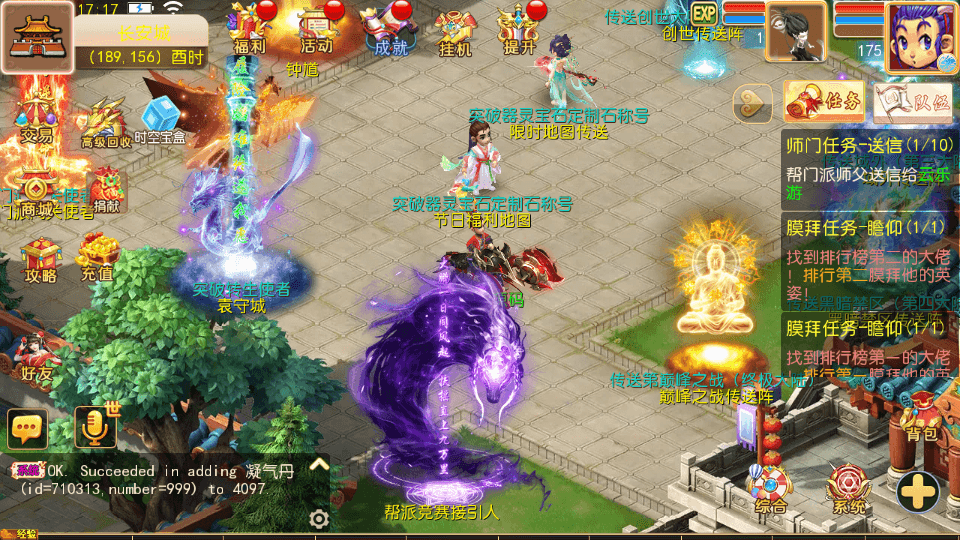This screenshot has height=540, width=960.
Task: Click the yellow plus expand button
Action: pos(916,491)
